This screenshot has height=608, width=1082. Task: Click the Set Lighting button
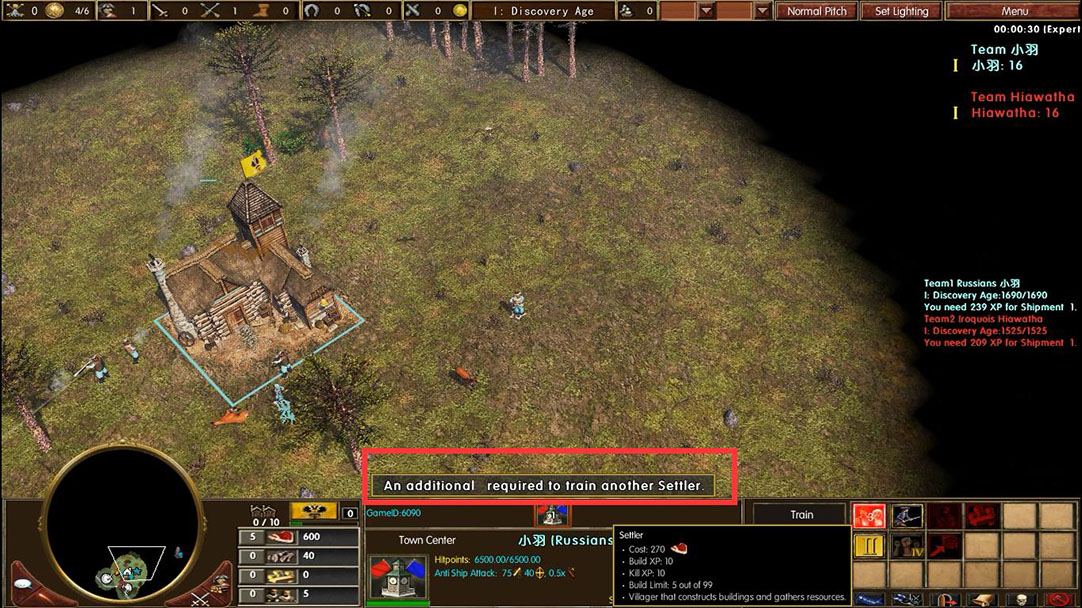click(901, 11)
